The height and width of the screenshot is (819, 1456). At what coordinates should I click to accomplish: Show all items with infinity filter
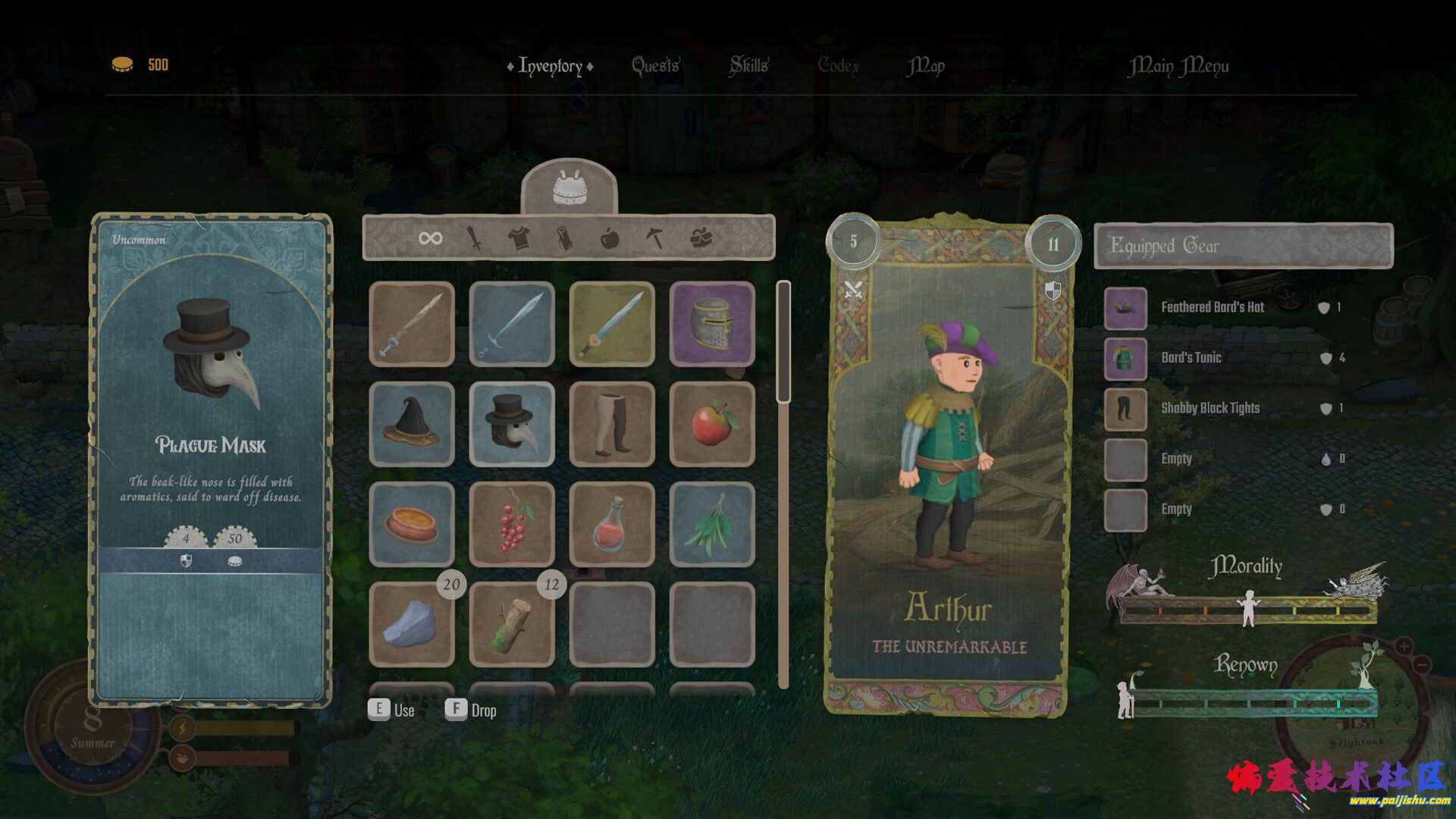click(430, 239)
